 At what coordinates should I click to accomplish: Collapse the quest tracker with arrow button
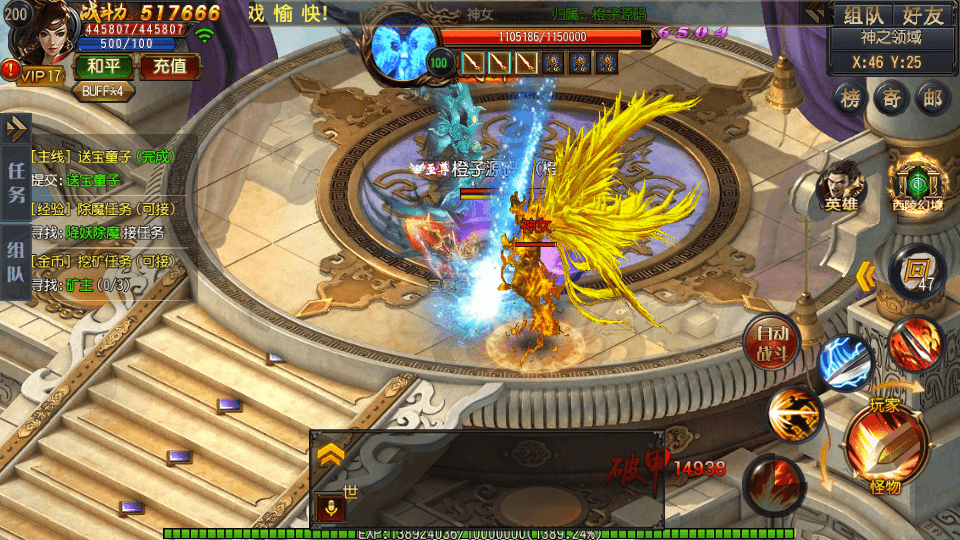(x=17, y=127)
